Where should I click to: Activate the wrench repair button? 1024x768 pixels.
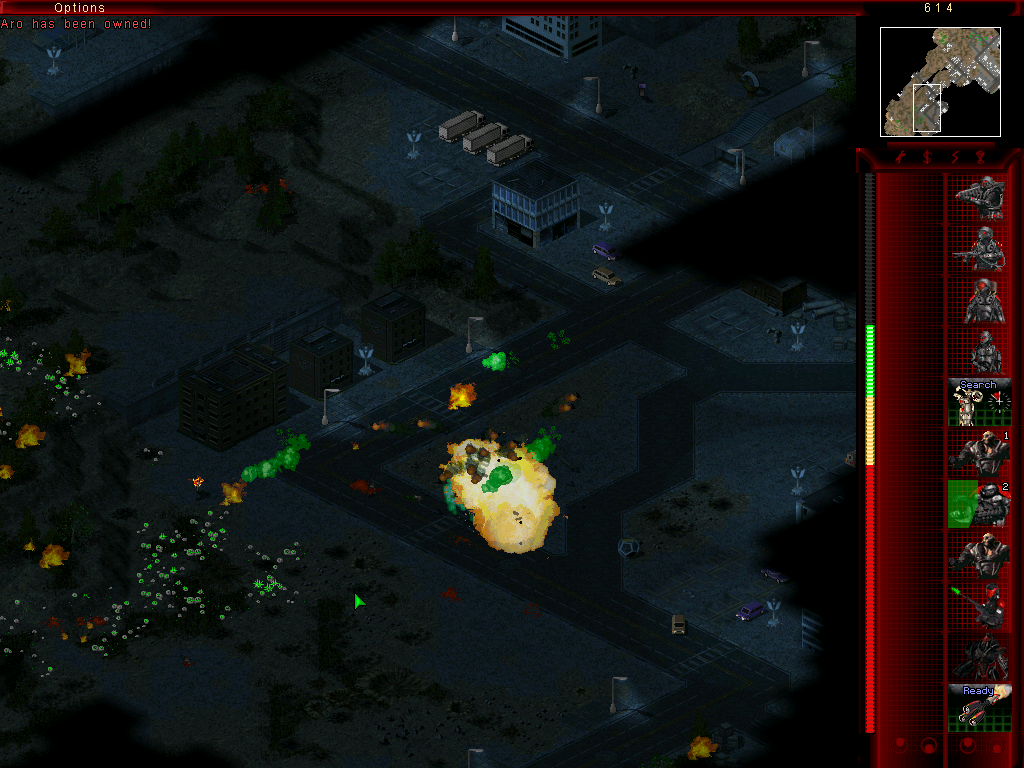899,157
